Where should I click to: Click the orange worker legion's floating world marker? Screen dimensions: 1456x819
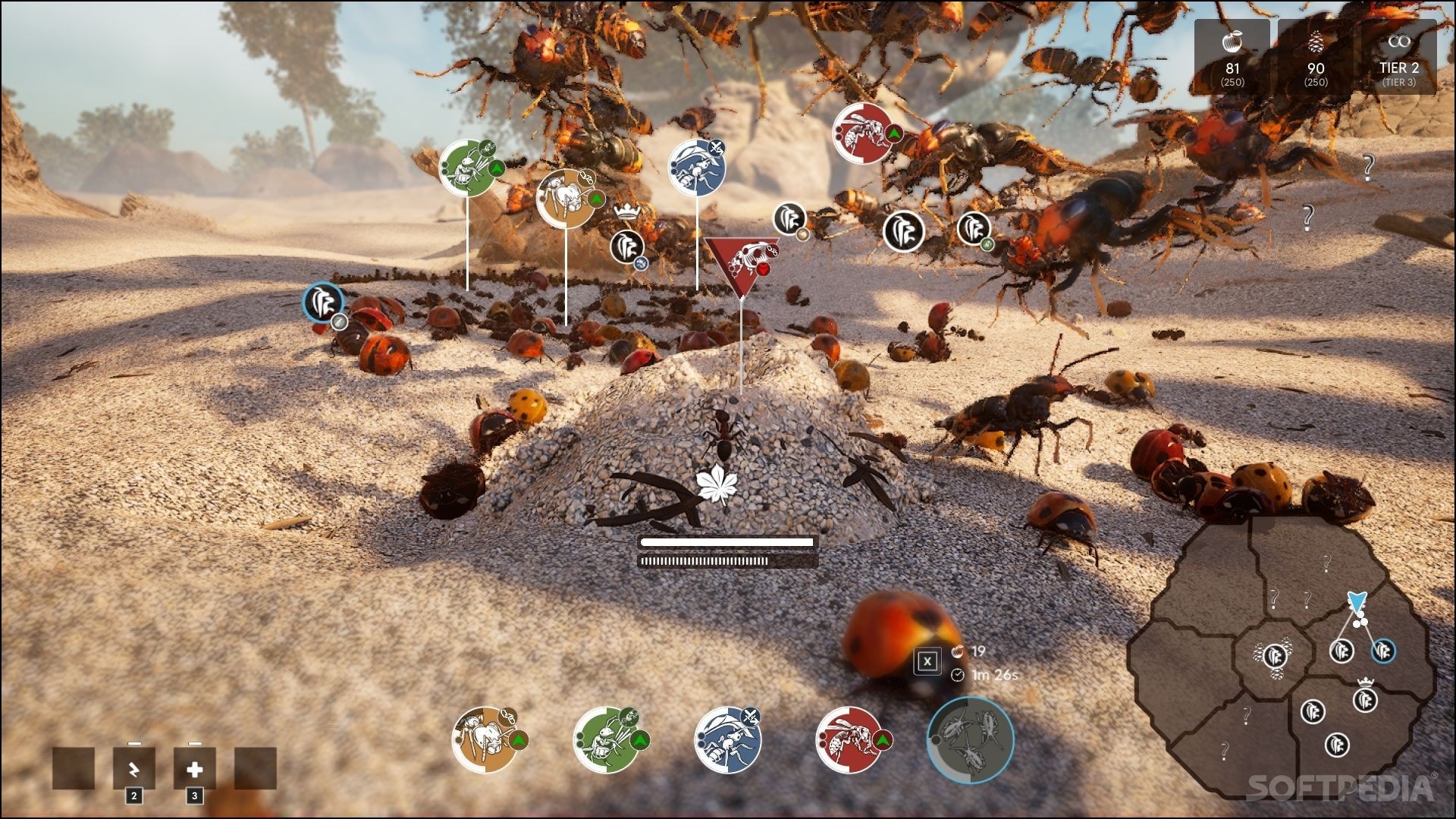[x=566, y=197]
